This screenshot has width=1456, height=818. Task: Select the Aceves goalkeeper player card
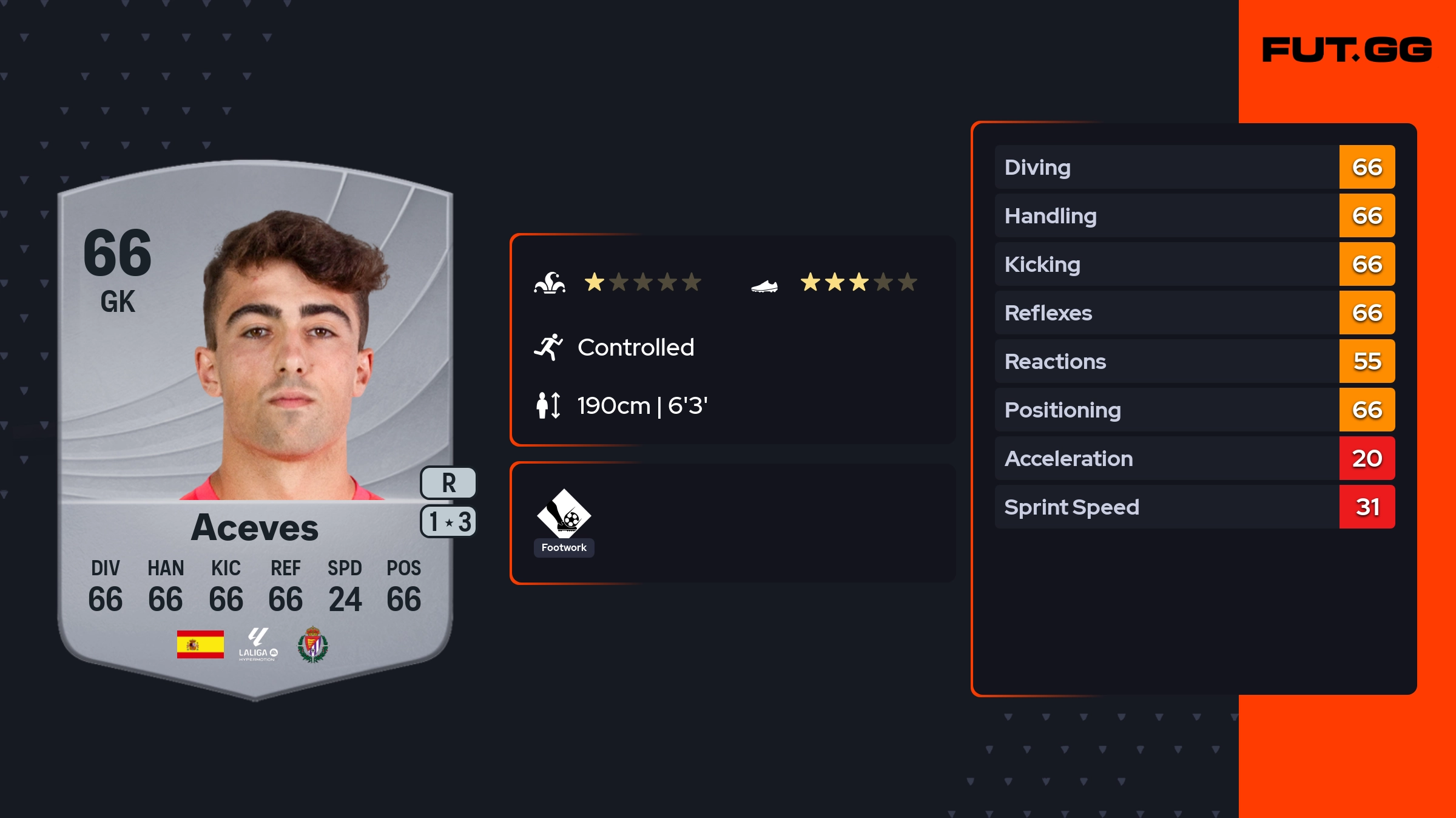click(x=255, y=425)
